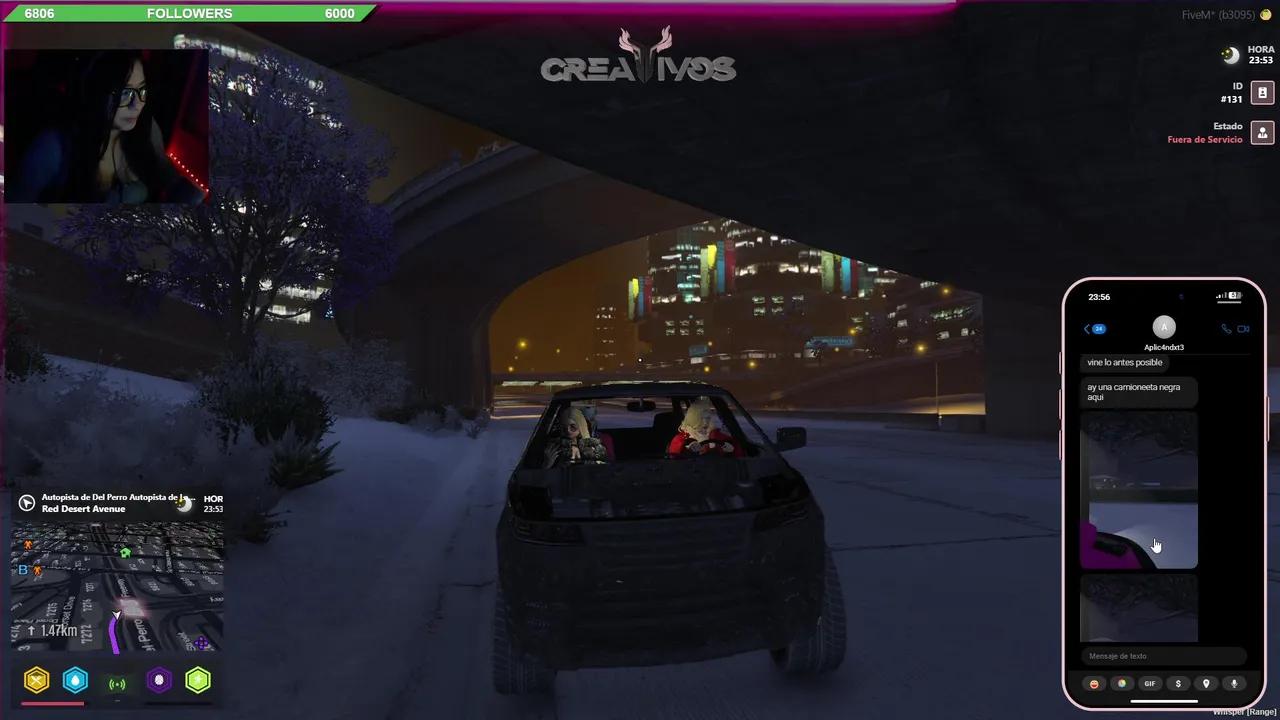Toggle the voice range indicator on the HUD
The width and height of the screenshot is (1280, 720).
[117, 681]
